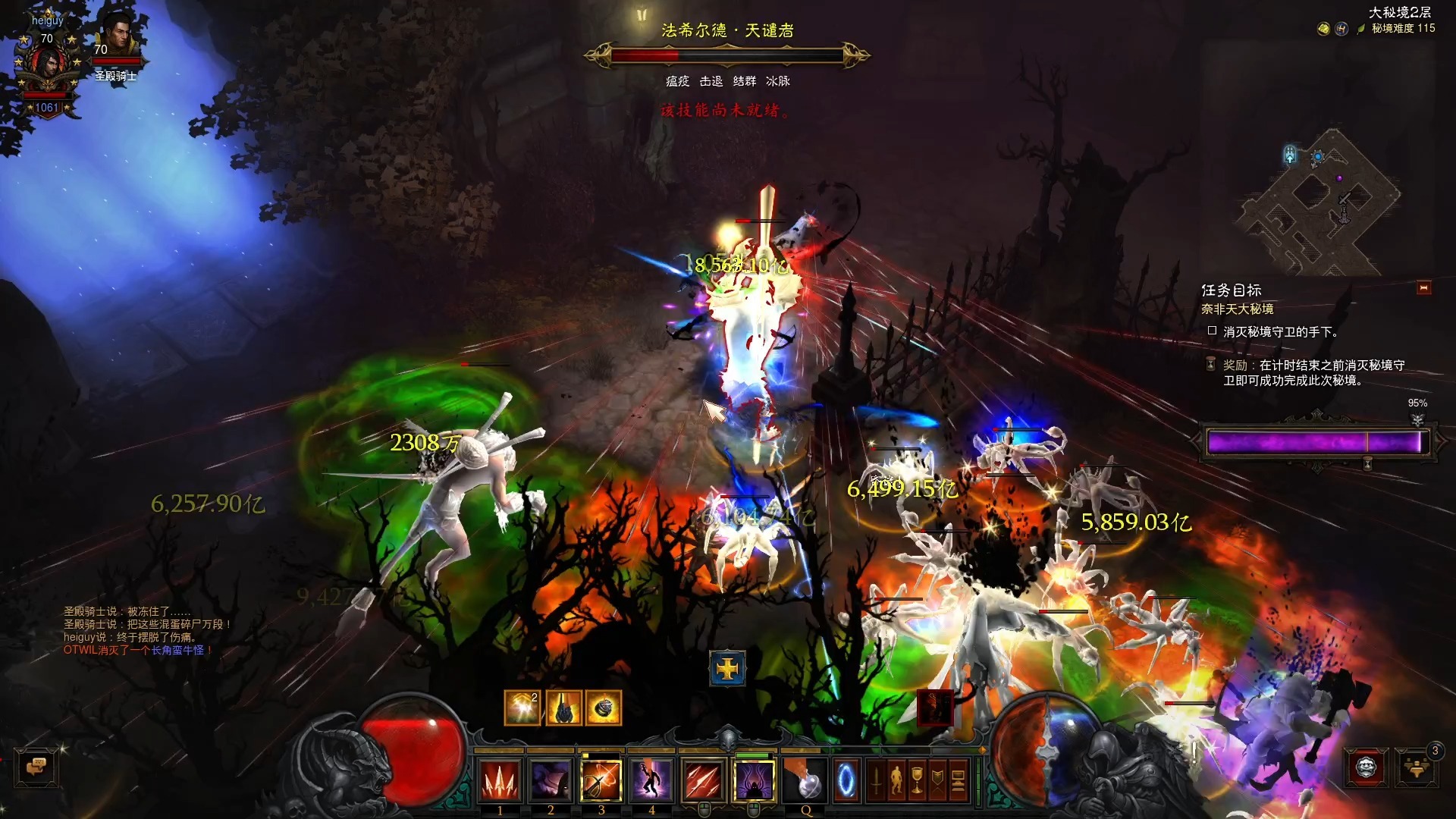Trigger the flaming bow skill in slot 3
This screenshot has width=1456, height=819.
pos(601,780)
